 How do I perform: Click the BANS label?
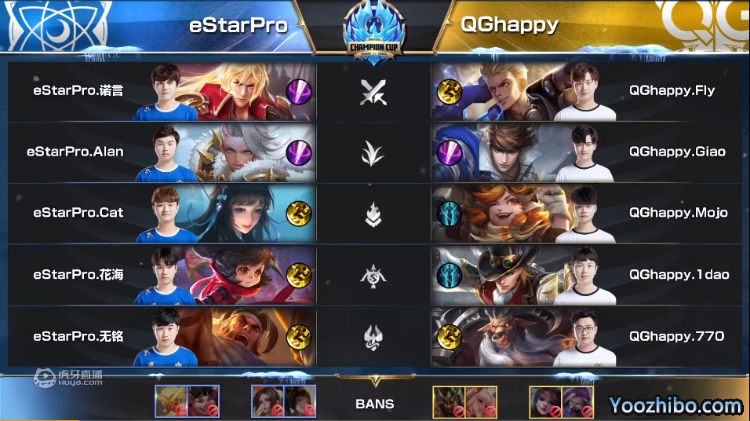[374, 405]
